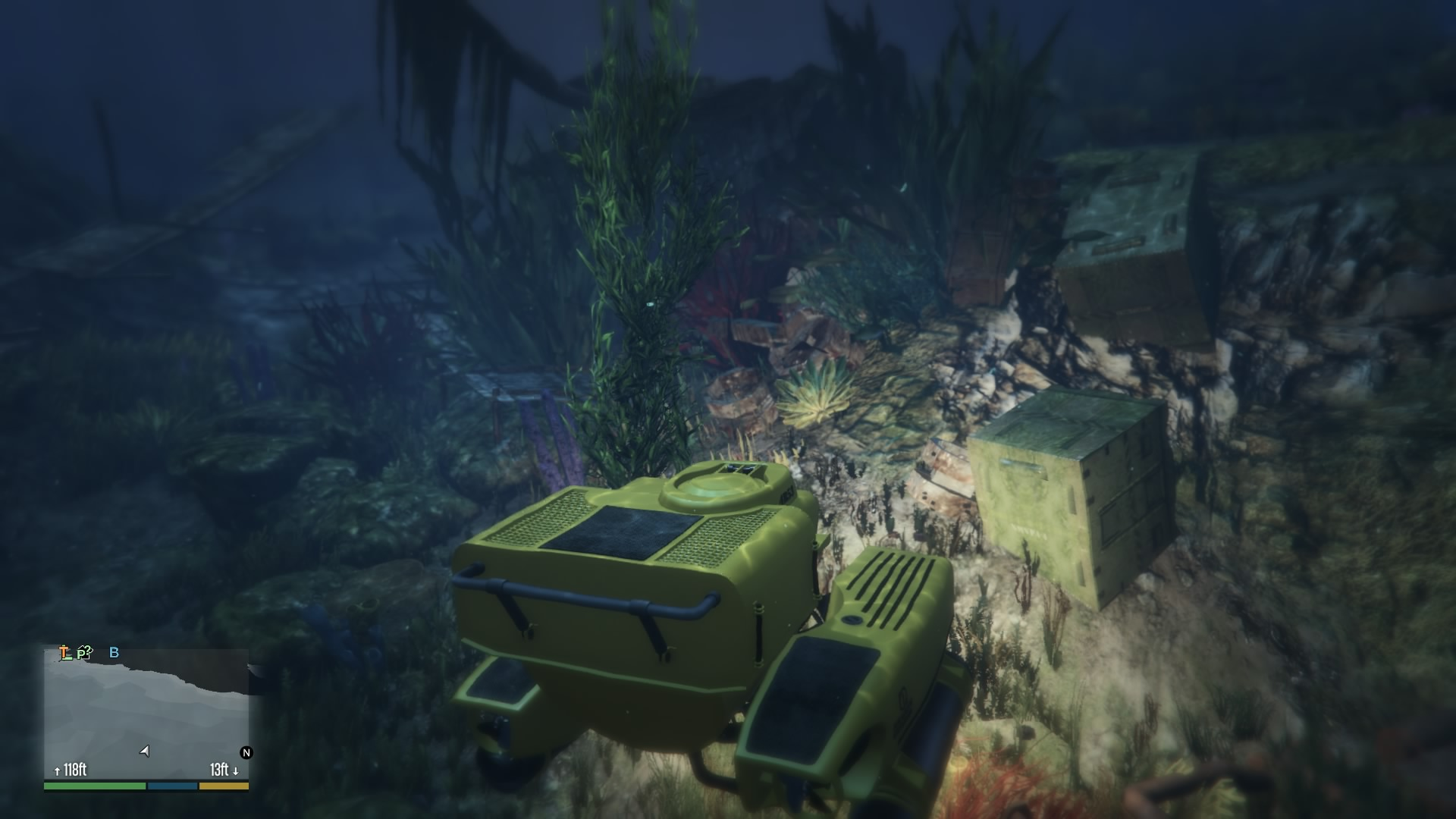Select the blue B blip on minimap
This screenshot has height=819, width=1456.
(114, 652)
